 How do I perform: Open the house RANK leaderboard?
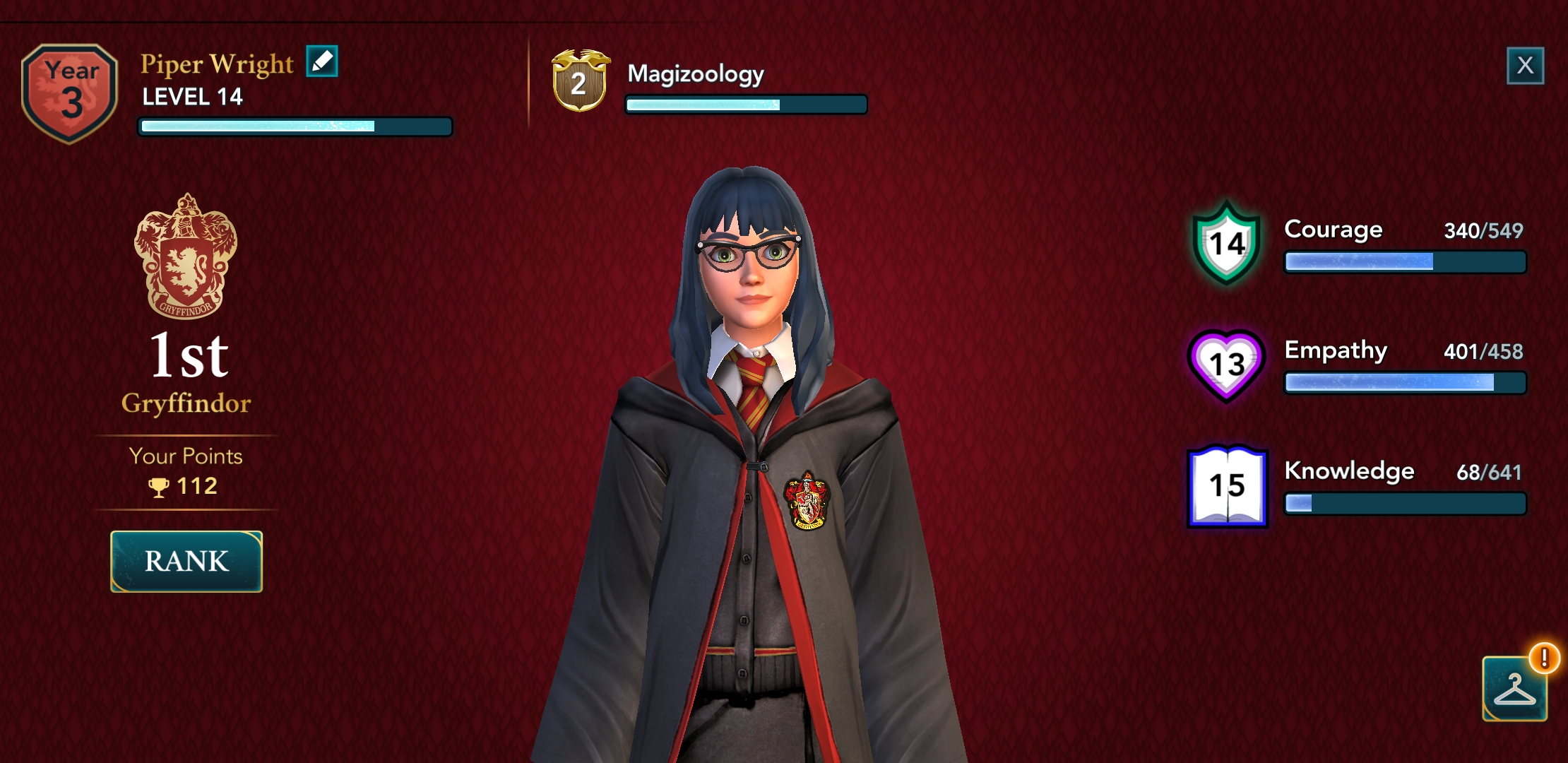pos(186,562)
